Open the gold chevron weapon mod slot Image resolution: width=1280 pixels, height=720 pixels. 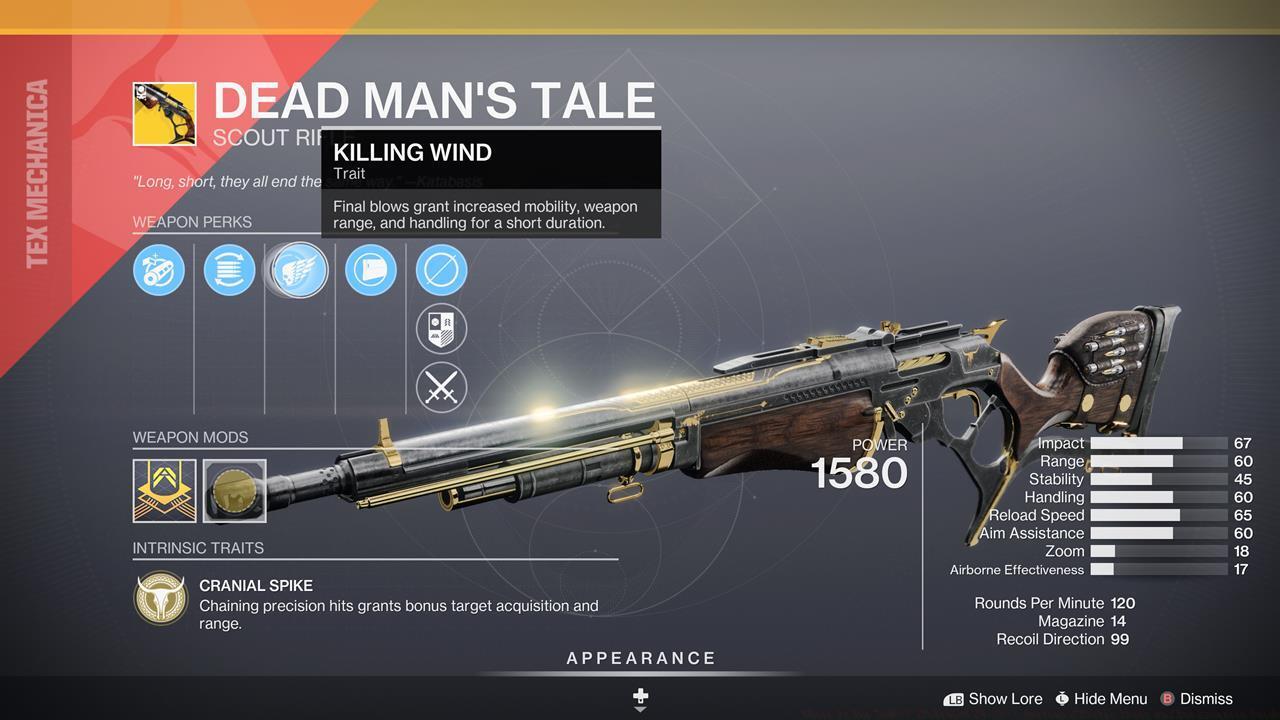coord(164,490)
